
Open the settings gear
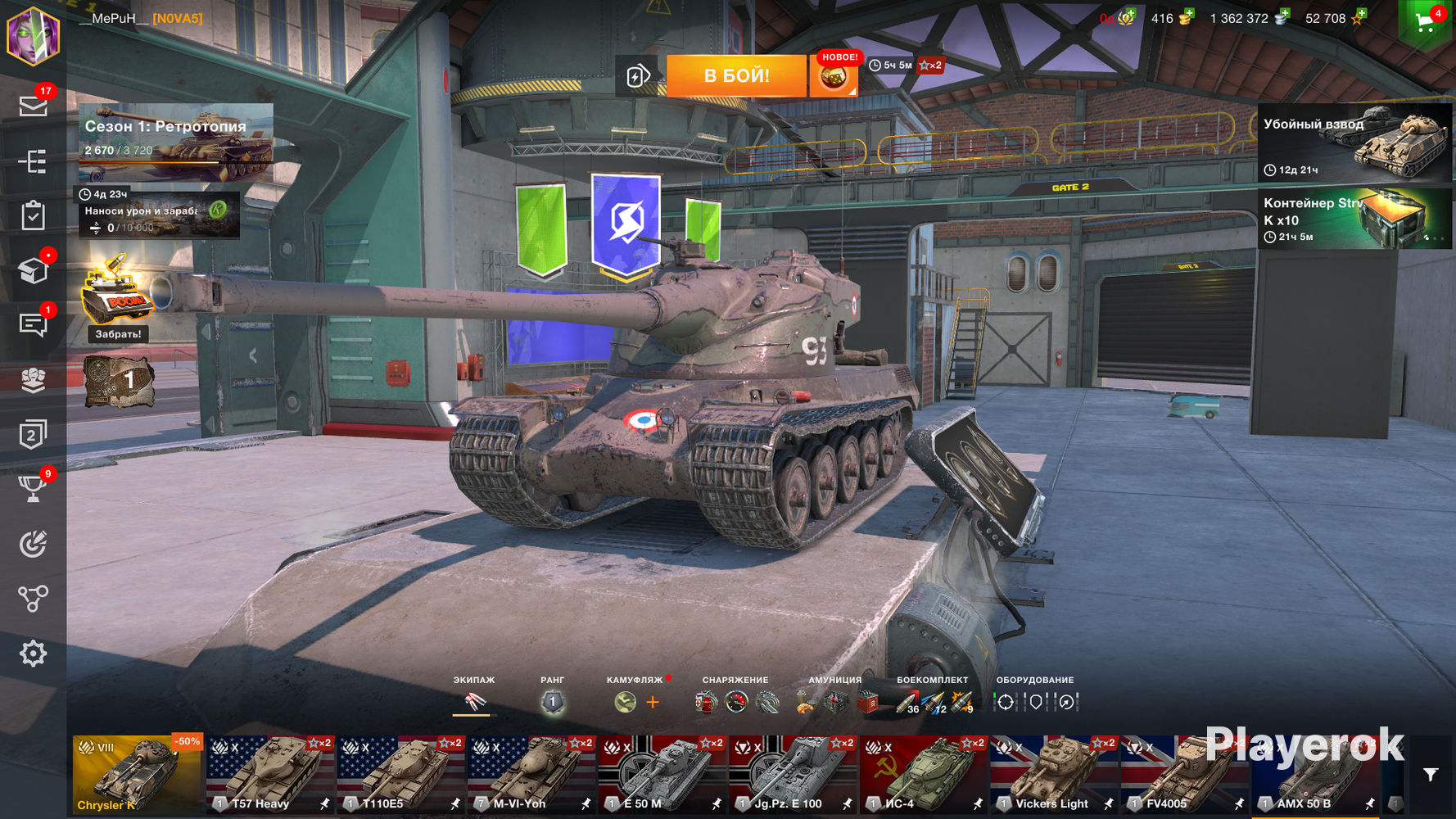pyautogui.click(x=33, y=654)
